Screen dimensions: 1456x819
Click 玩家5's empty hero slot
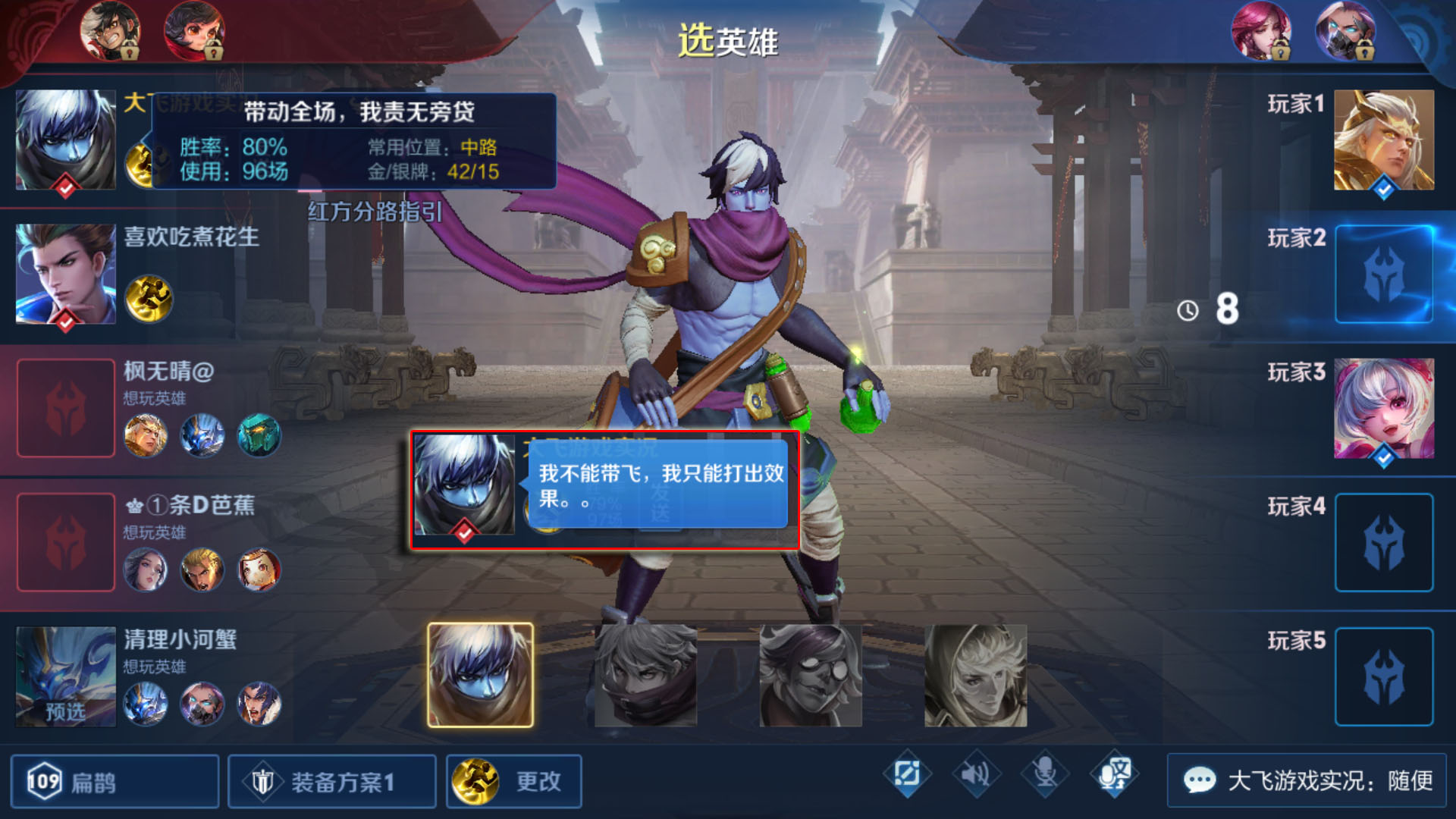coord(1383,676)
